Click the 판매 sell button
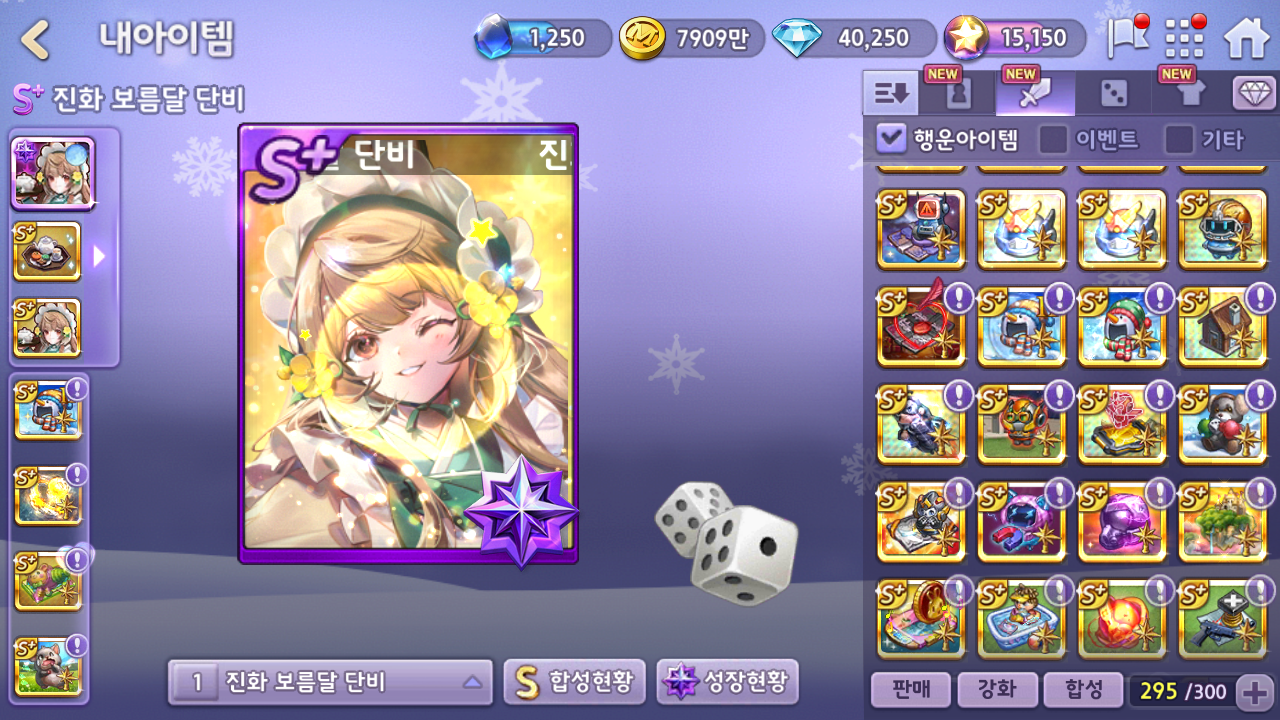This screenshot has width=1280, height=720. click(909, 690)
